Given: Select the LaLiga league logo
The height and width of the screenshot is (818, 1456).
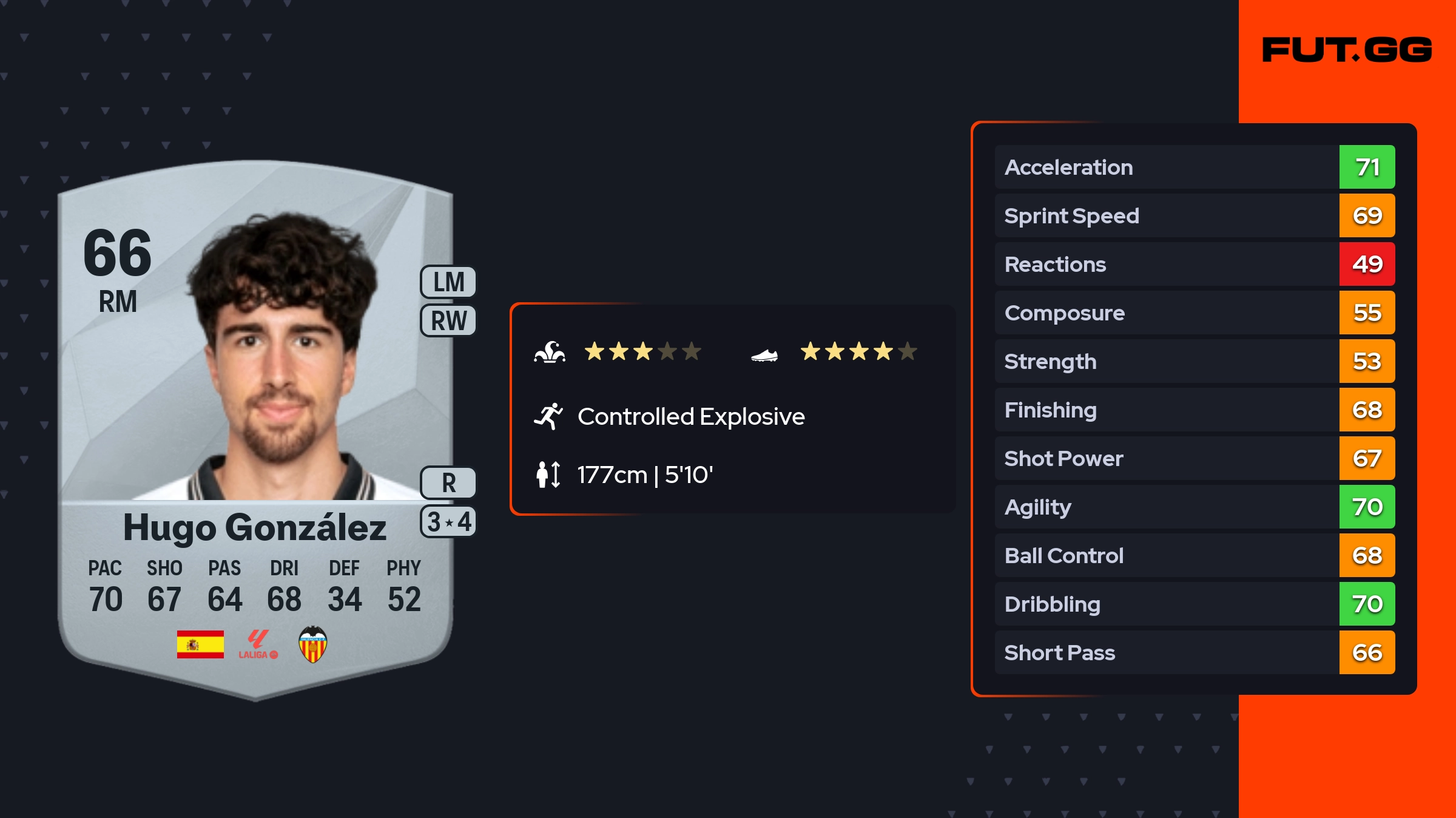Looking at the screenshot, I should coord(258,644).
